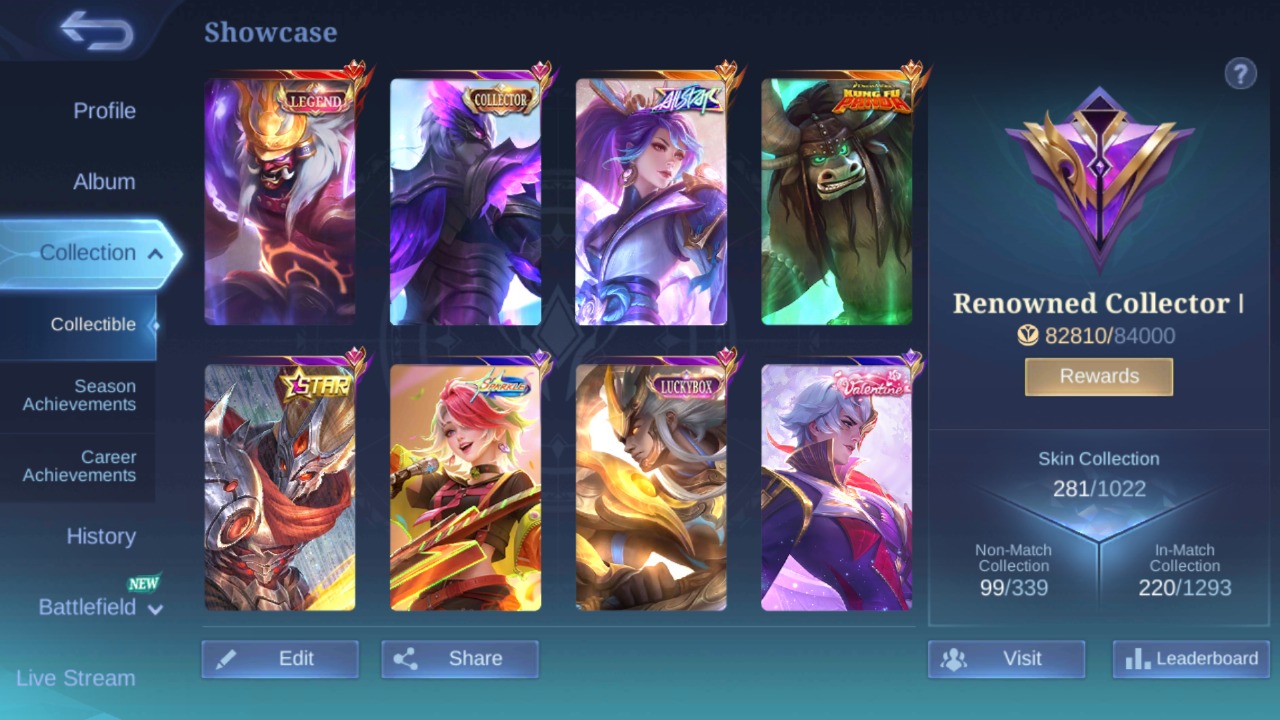The image size is (1280, 720).
Task: Click the collector progress bar showing 82810/84000
Action: [x=1098, y=336]
